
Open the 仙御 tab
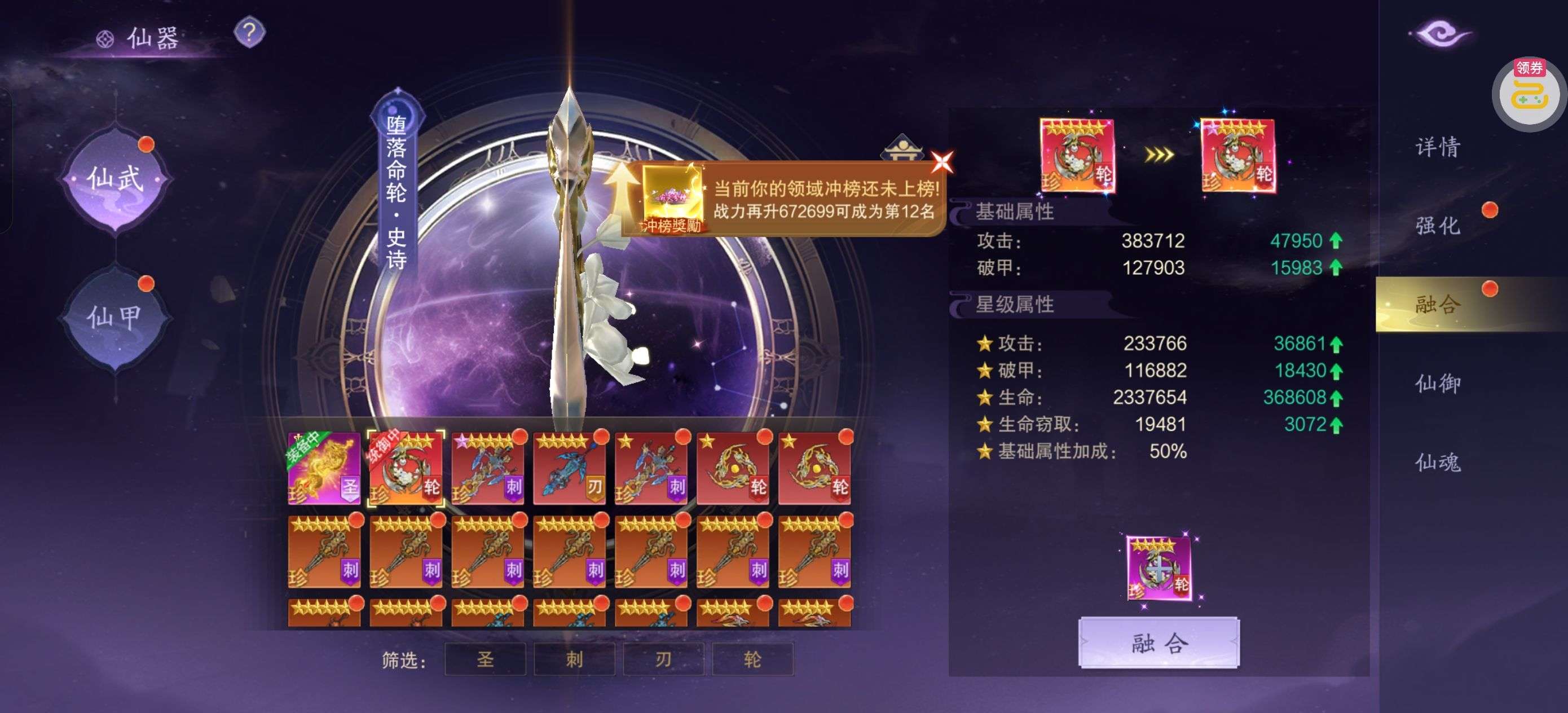pyautogui.click(x=1438, y=383)
